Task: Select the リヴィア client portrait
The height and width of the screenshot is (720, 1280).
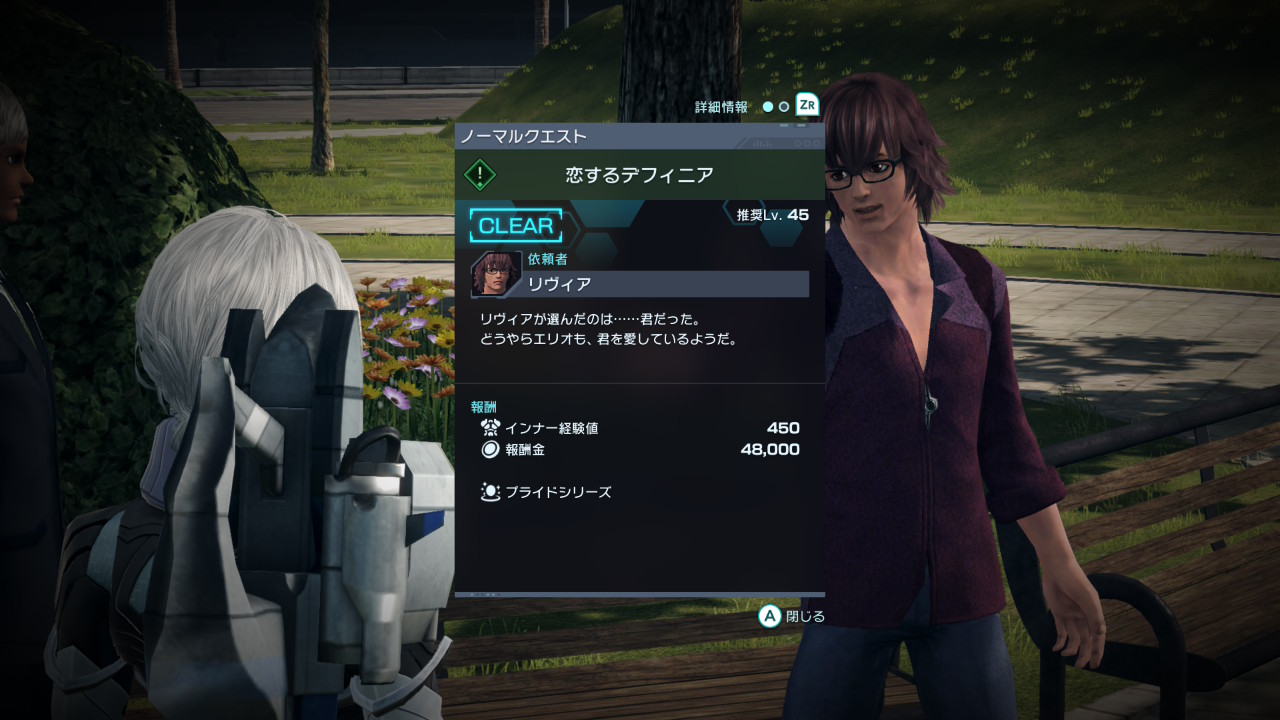Action: 496,274
